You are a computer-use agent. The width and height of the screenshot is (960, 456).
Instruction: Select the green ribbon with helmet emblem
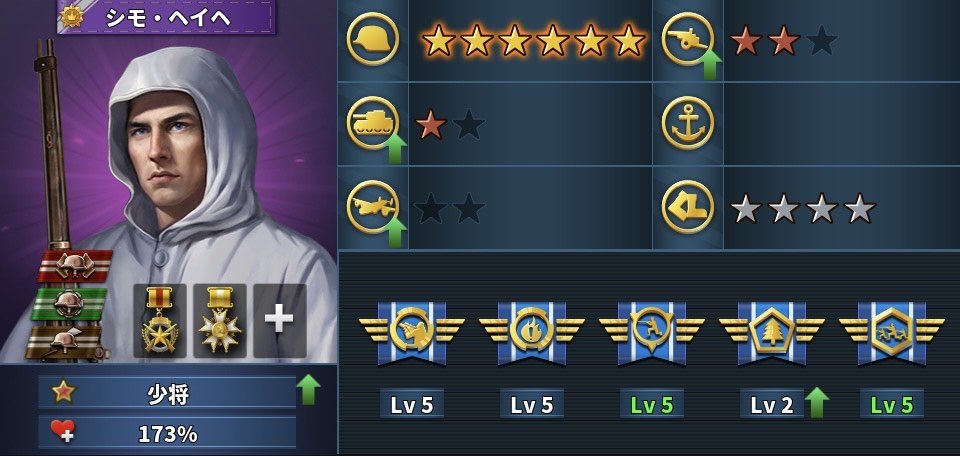click(70, 303)
